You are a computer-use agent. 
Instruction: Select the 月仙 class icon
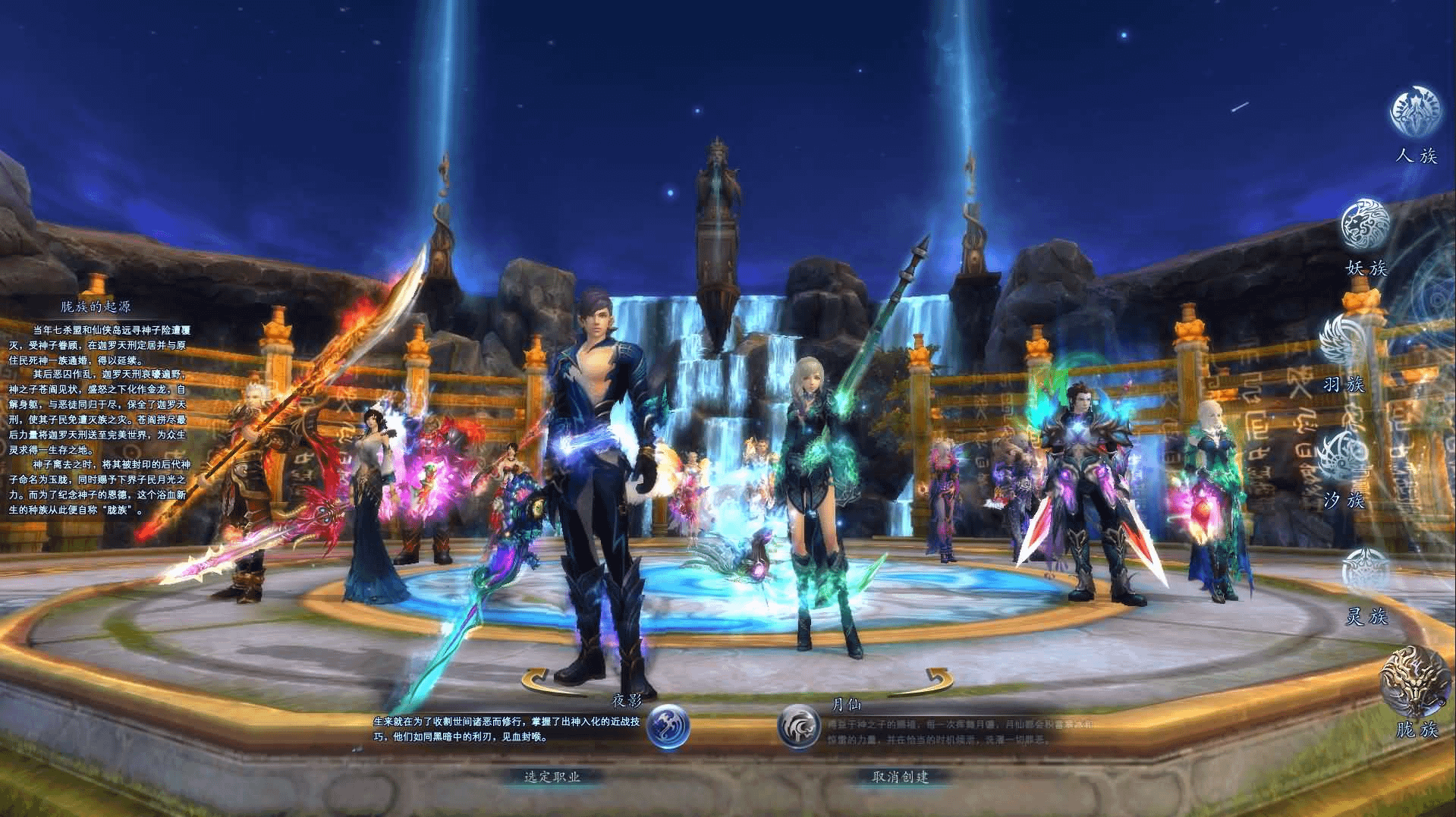[800, 727]
